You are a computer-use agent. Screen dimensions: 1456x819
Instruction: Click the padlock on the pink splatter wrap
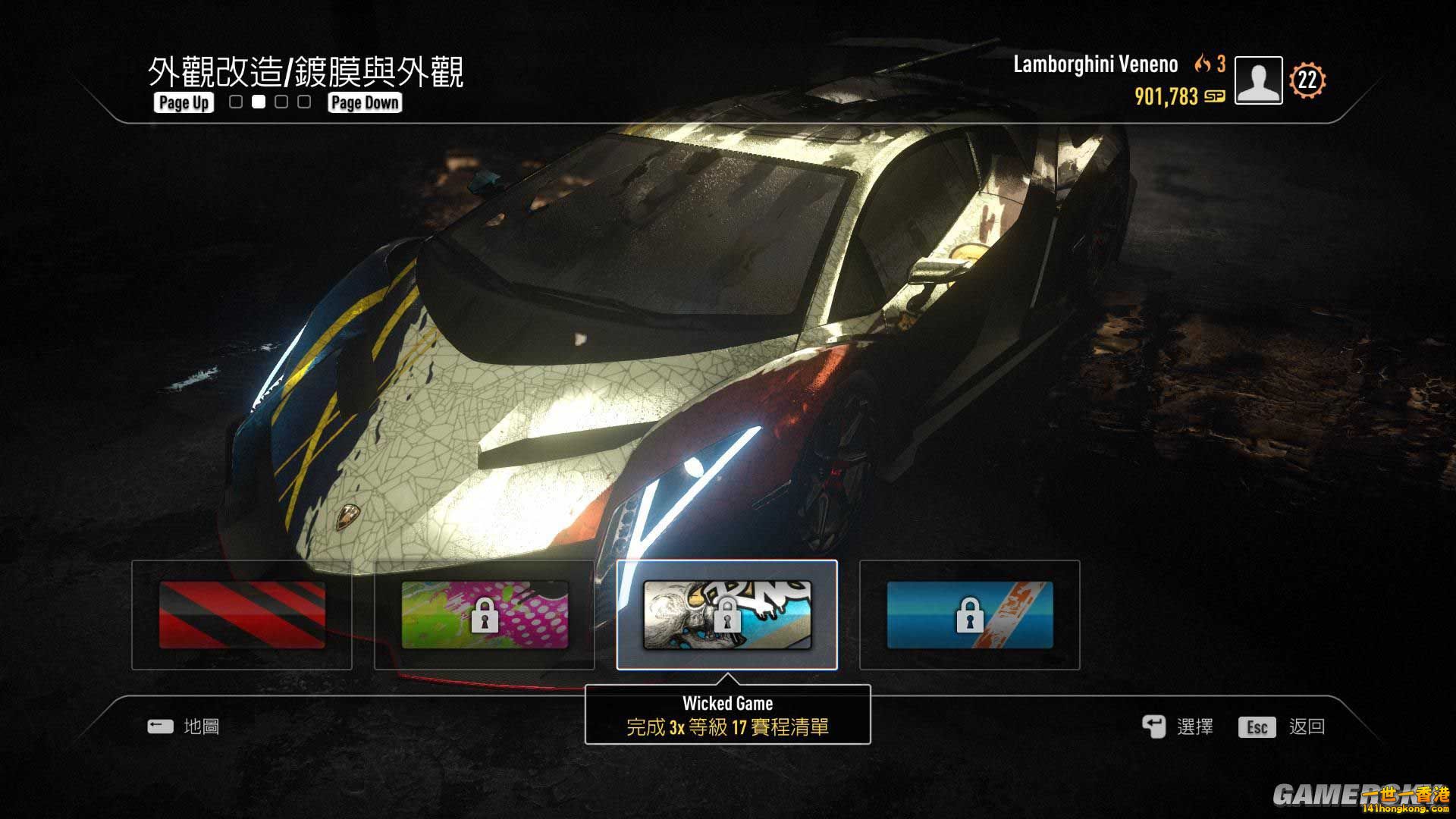486,617
